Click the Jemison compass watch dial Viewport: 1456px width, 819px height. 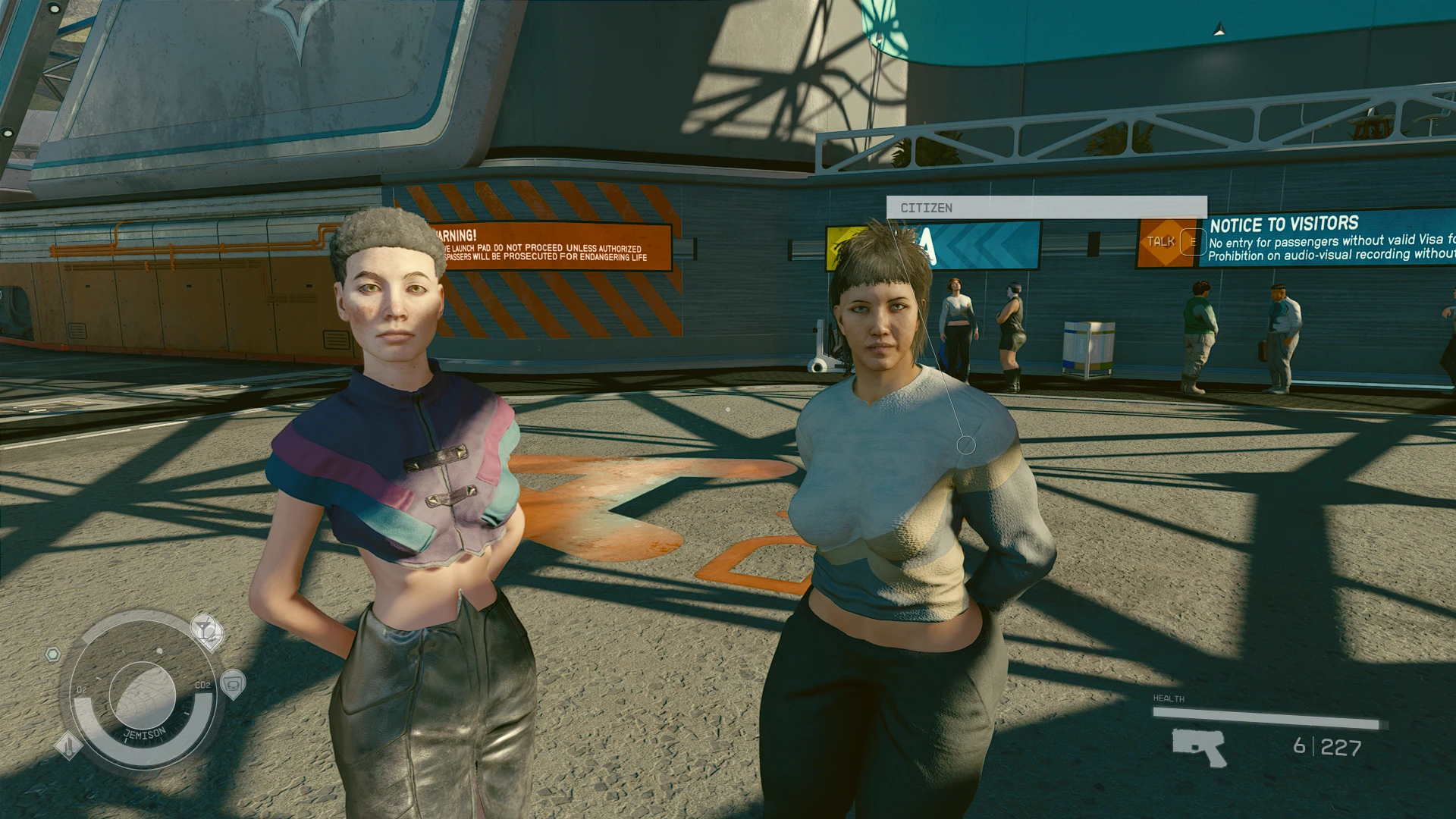(x=143, y=694)
